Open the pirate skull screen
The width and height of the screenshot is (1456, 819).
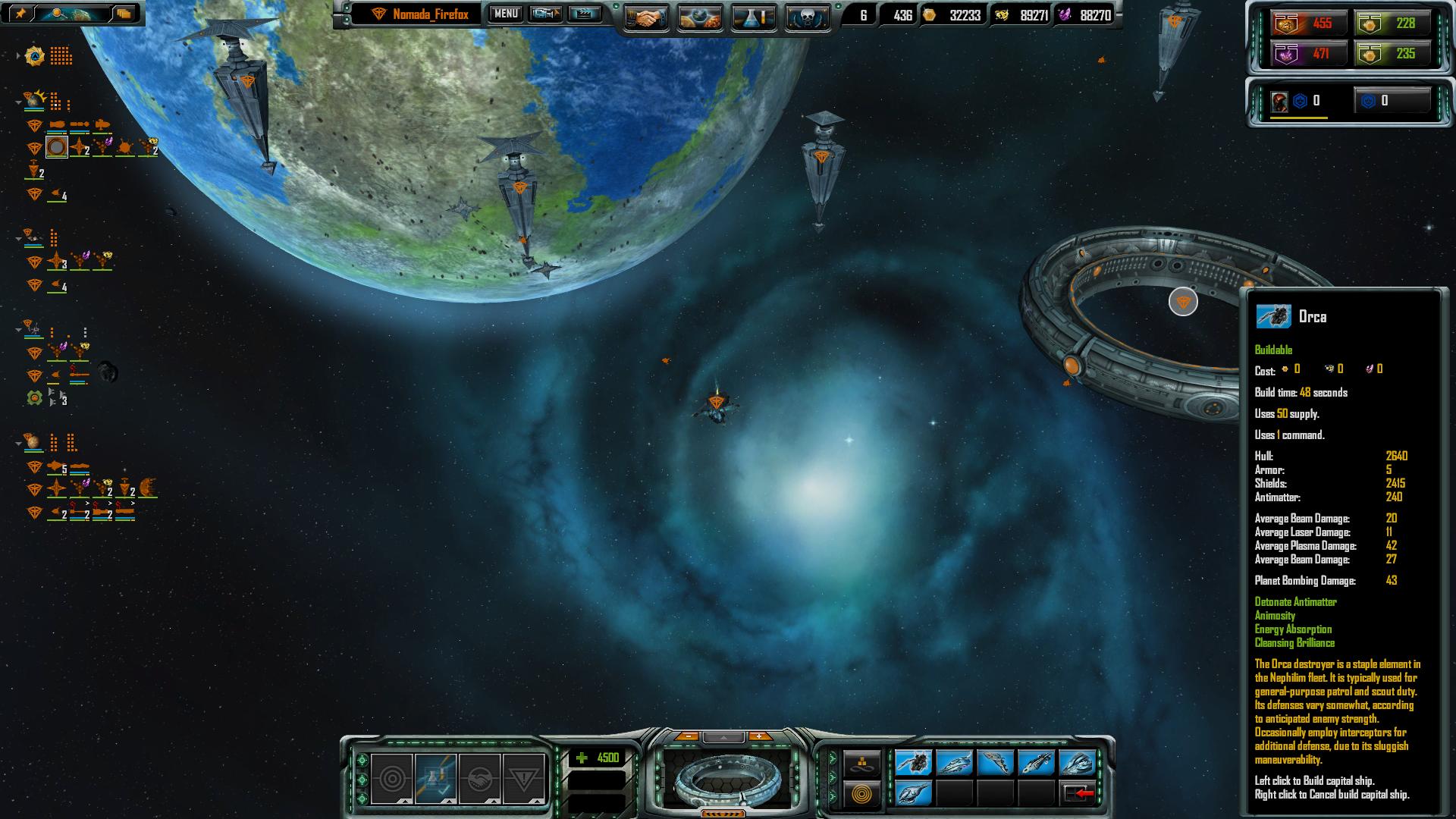(807, 17)
